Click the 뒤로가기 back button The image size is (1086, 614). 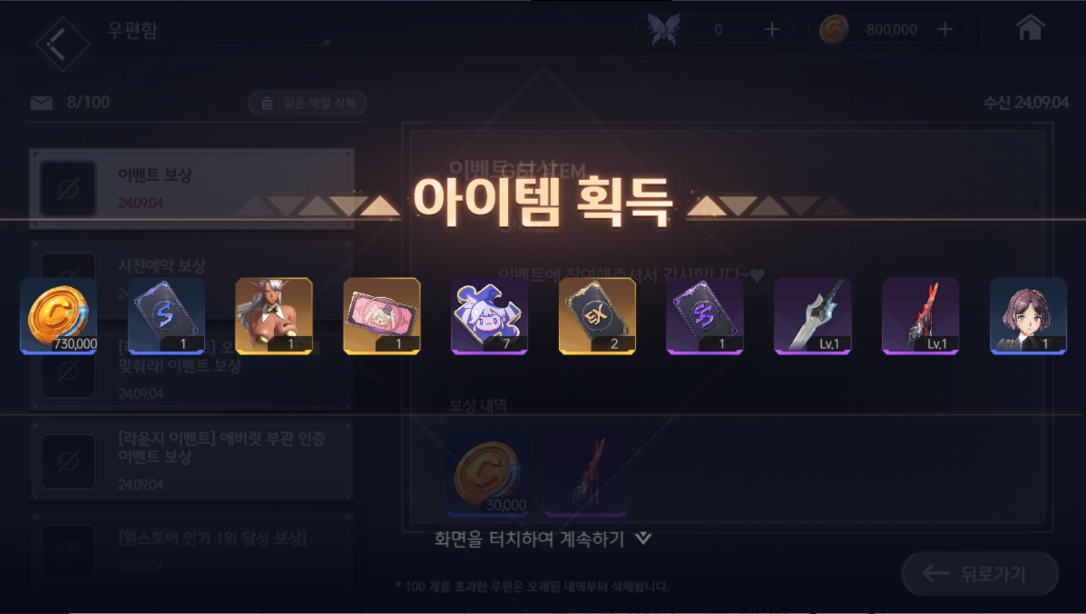coord(980,573)
